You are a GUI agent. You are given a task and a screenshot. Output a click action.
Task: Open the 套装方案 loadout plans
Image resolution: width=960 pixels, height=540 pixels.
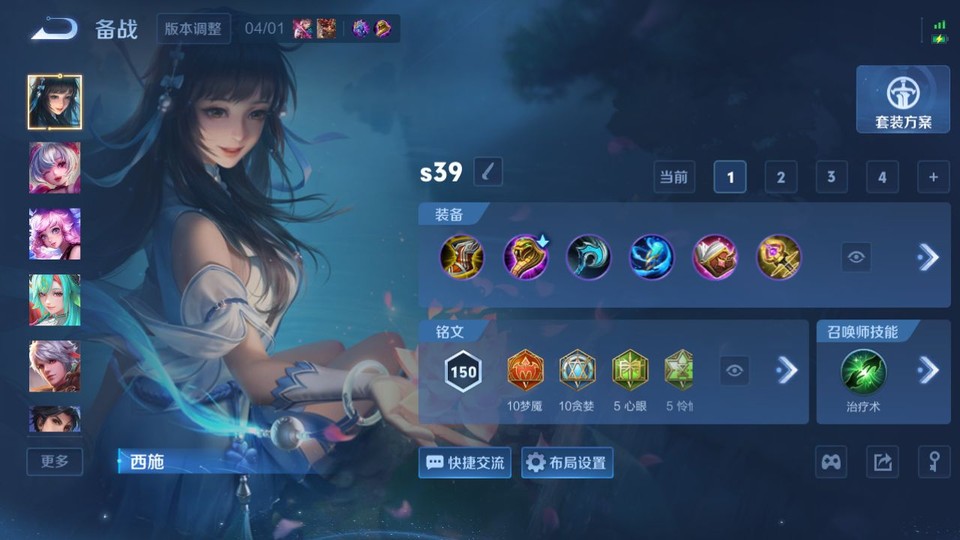point(903,100)
